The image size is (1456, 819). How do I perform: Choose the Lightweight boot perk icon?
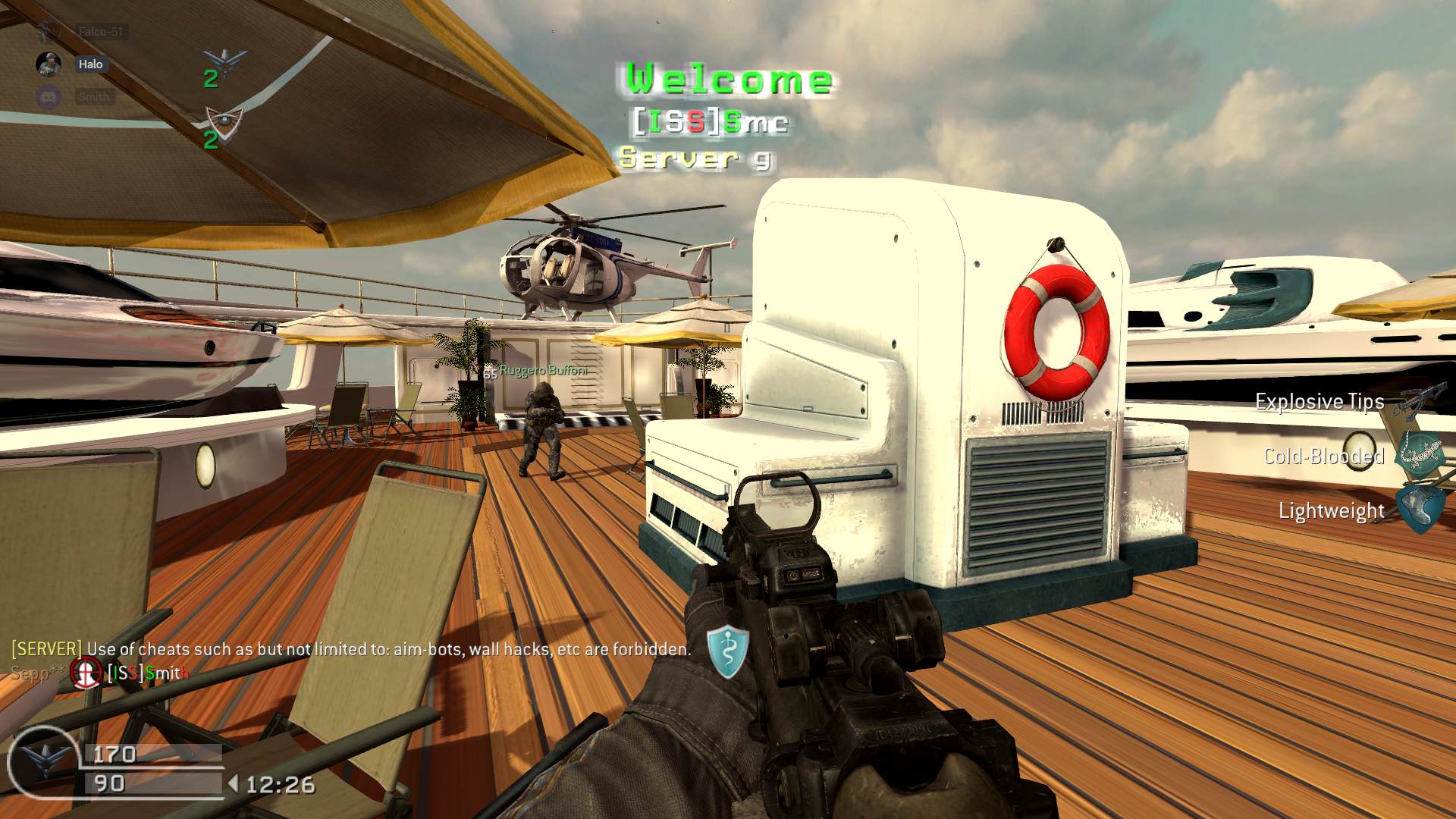1418,510
